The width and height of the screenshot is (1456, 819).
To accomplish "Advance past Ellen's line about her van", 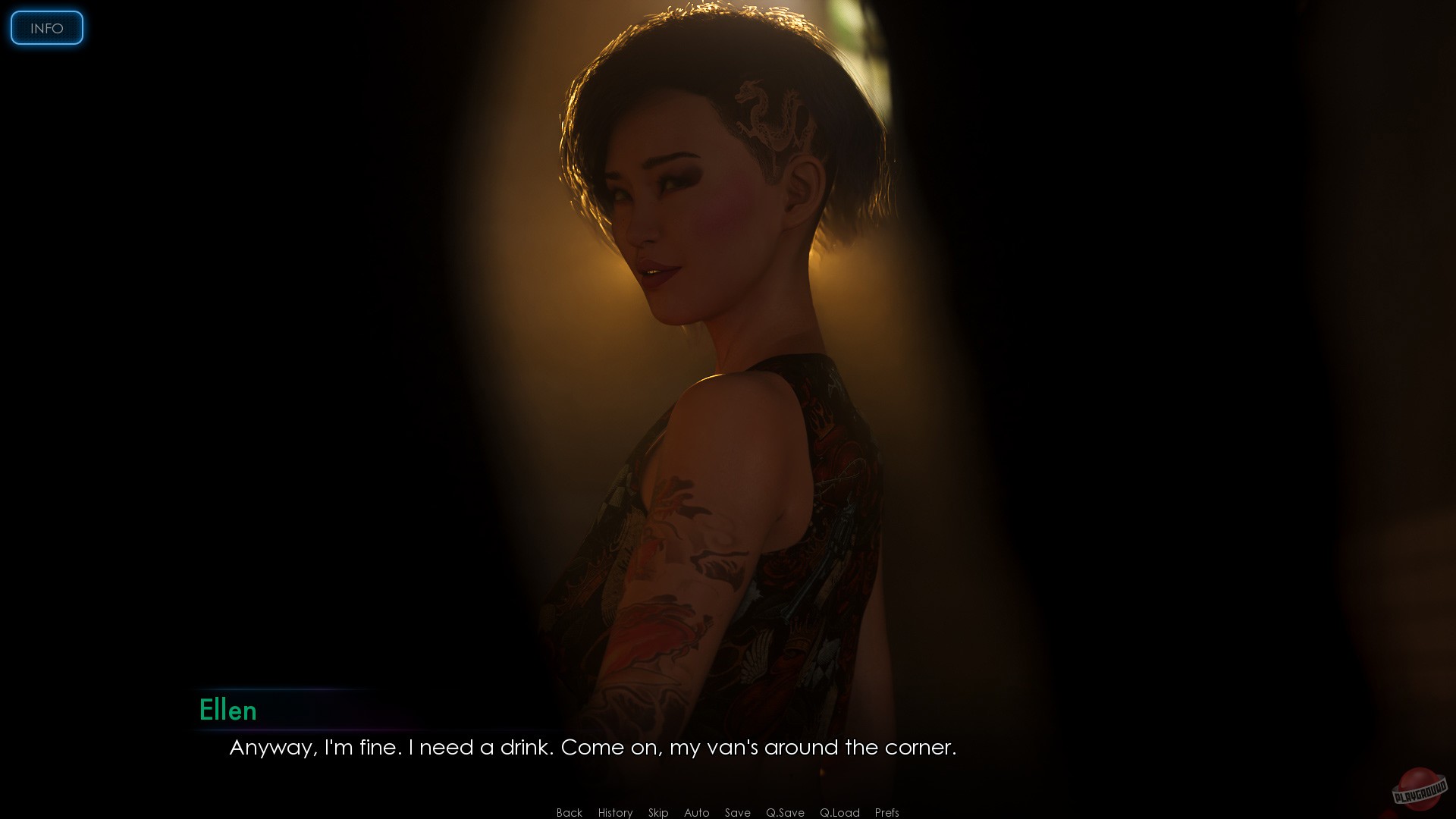I will (x=591, y=747).
